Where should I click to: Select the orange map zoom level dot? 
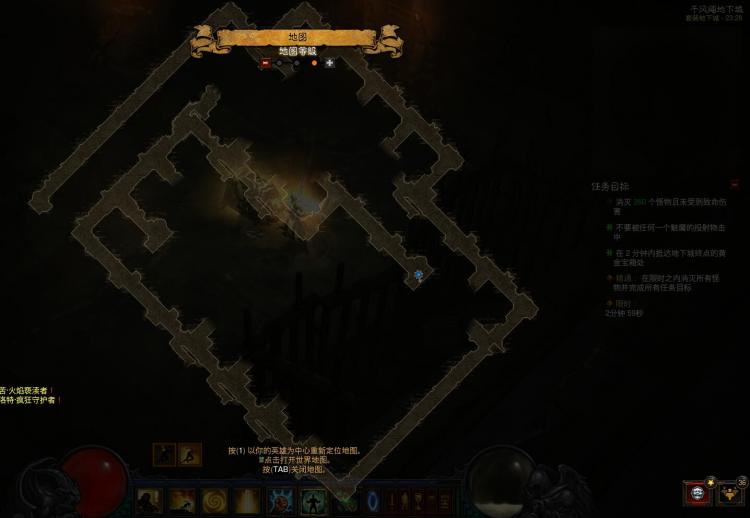[x=314, y=62]
